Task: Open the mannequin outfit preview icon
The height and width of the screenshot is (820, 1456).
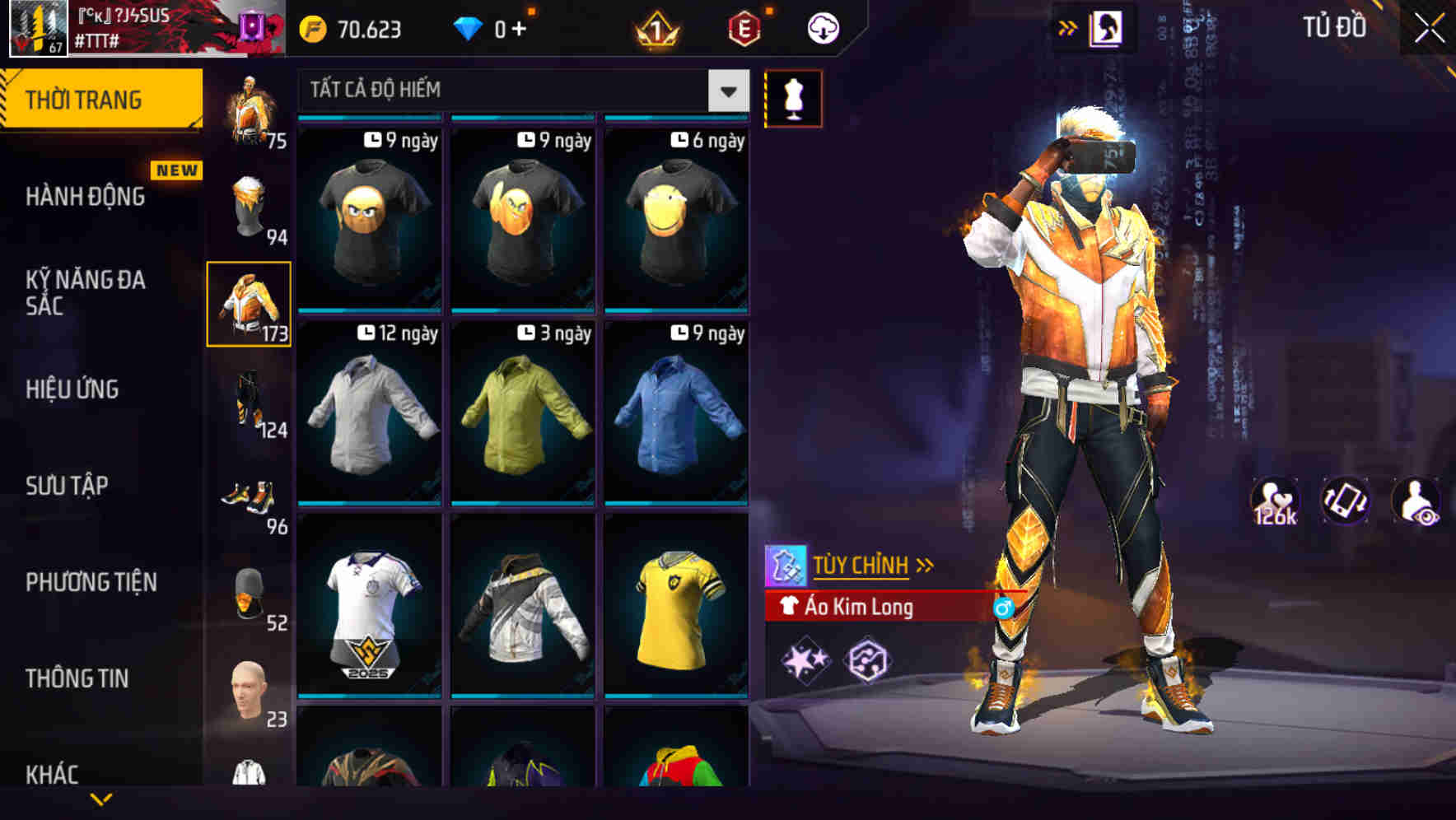Action: (792, 98)
